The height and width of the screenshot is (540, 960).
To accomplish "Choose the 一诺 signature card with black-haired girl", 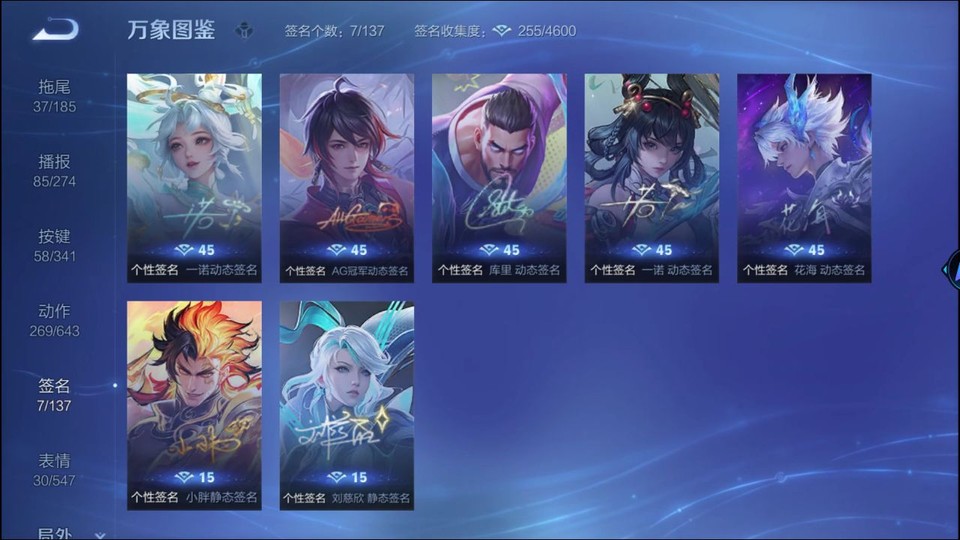I will click(x=652, y=178).
